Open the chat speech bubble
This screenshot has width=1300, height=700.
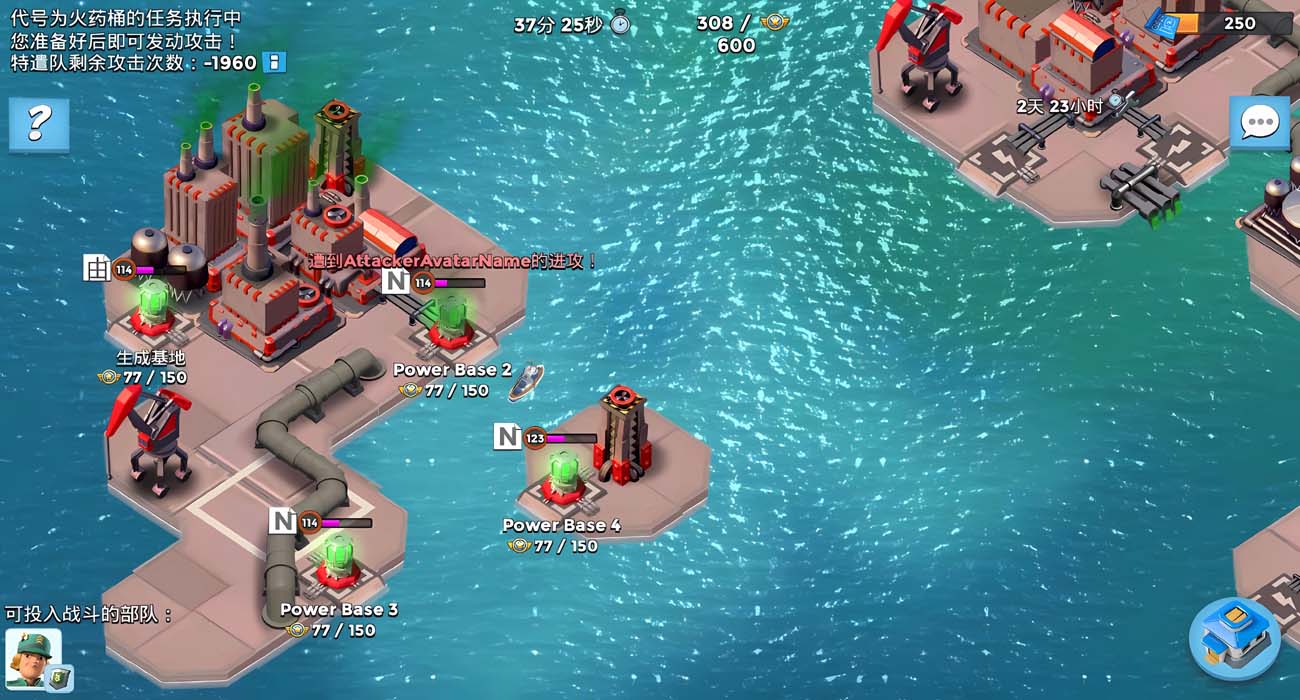(x=1259, y=123)
